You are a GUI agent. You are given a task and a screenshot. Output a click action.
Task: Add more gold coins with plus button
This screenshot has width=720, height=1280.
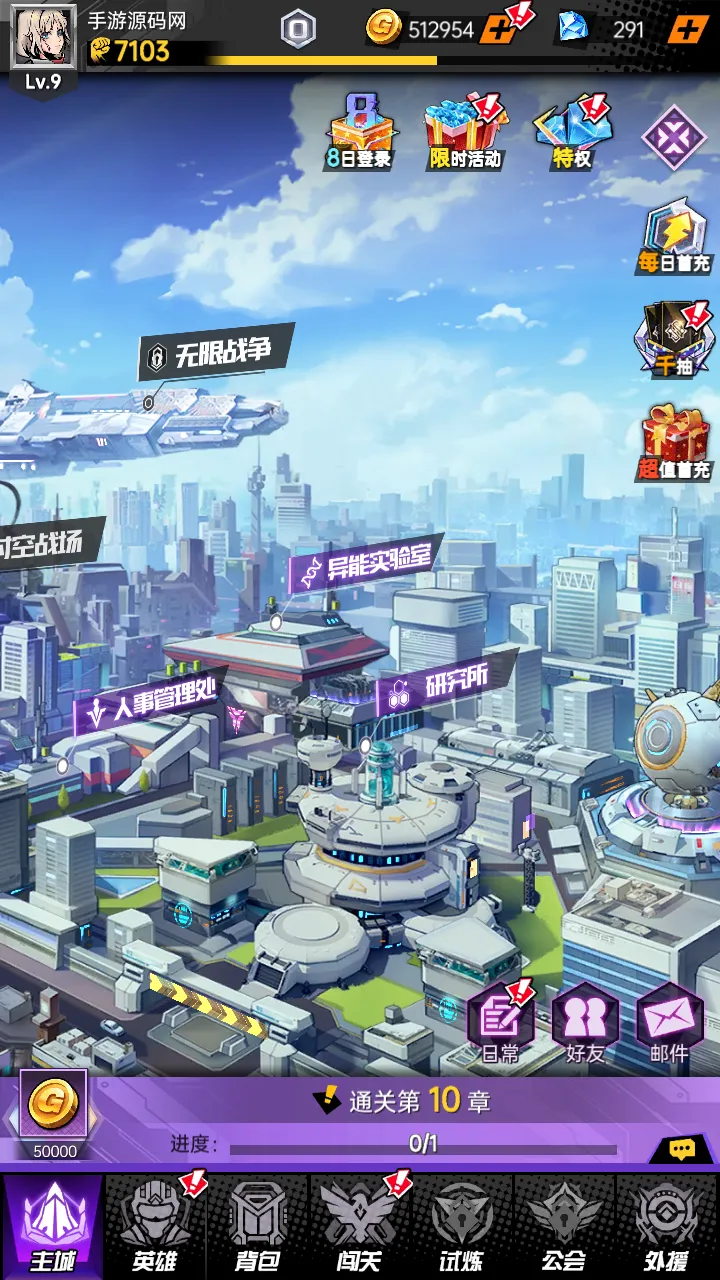[x=498, y=29]
